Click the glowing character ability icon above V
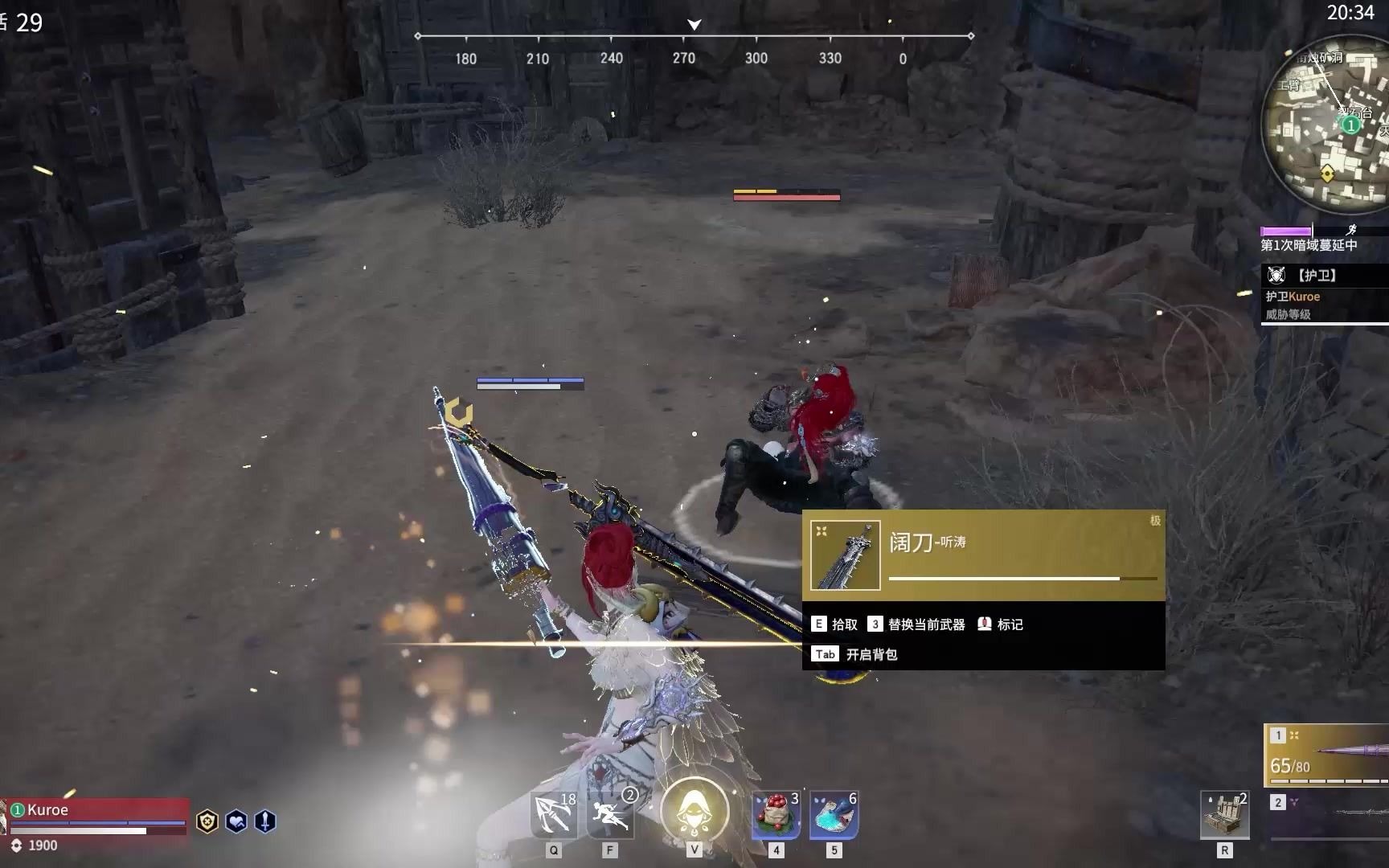 point(694,812)
